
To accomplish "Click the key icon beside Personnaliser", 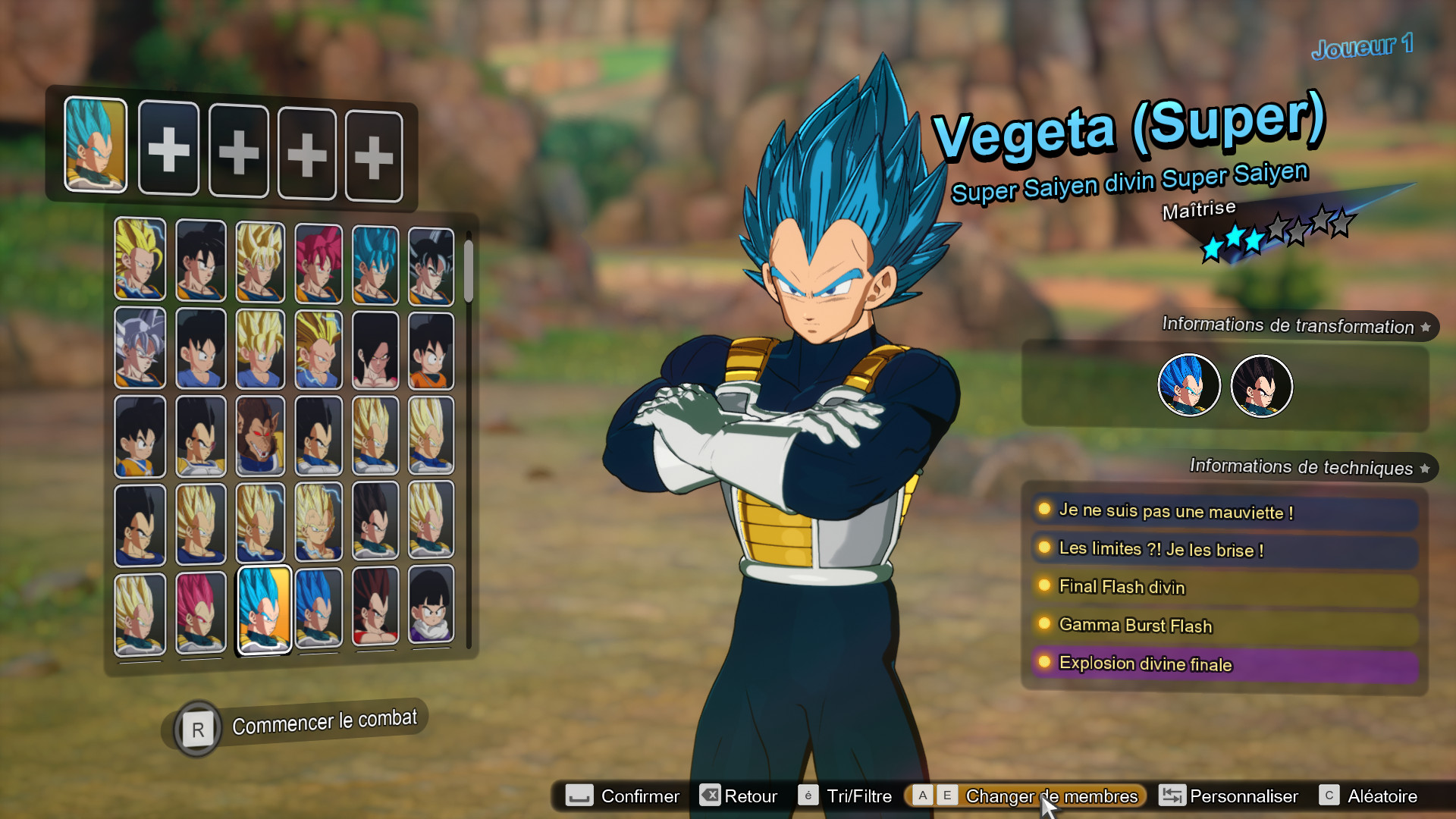I will pyautogui.click(x=1172, y=796).
